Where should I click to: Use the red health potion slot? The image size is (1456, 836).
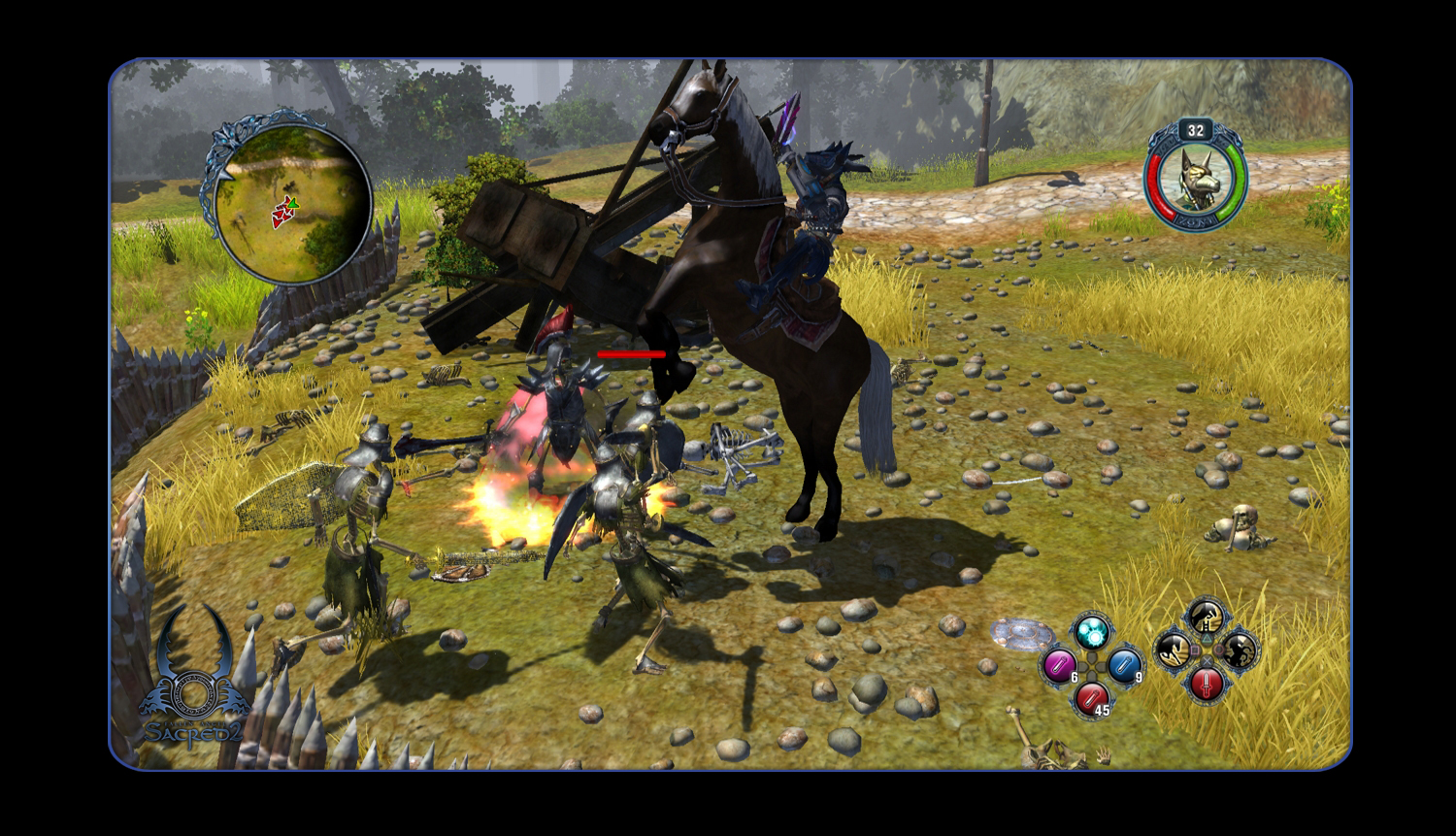tap(1092, 696)
